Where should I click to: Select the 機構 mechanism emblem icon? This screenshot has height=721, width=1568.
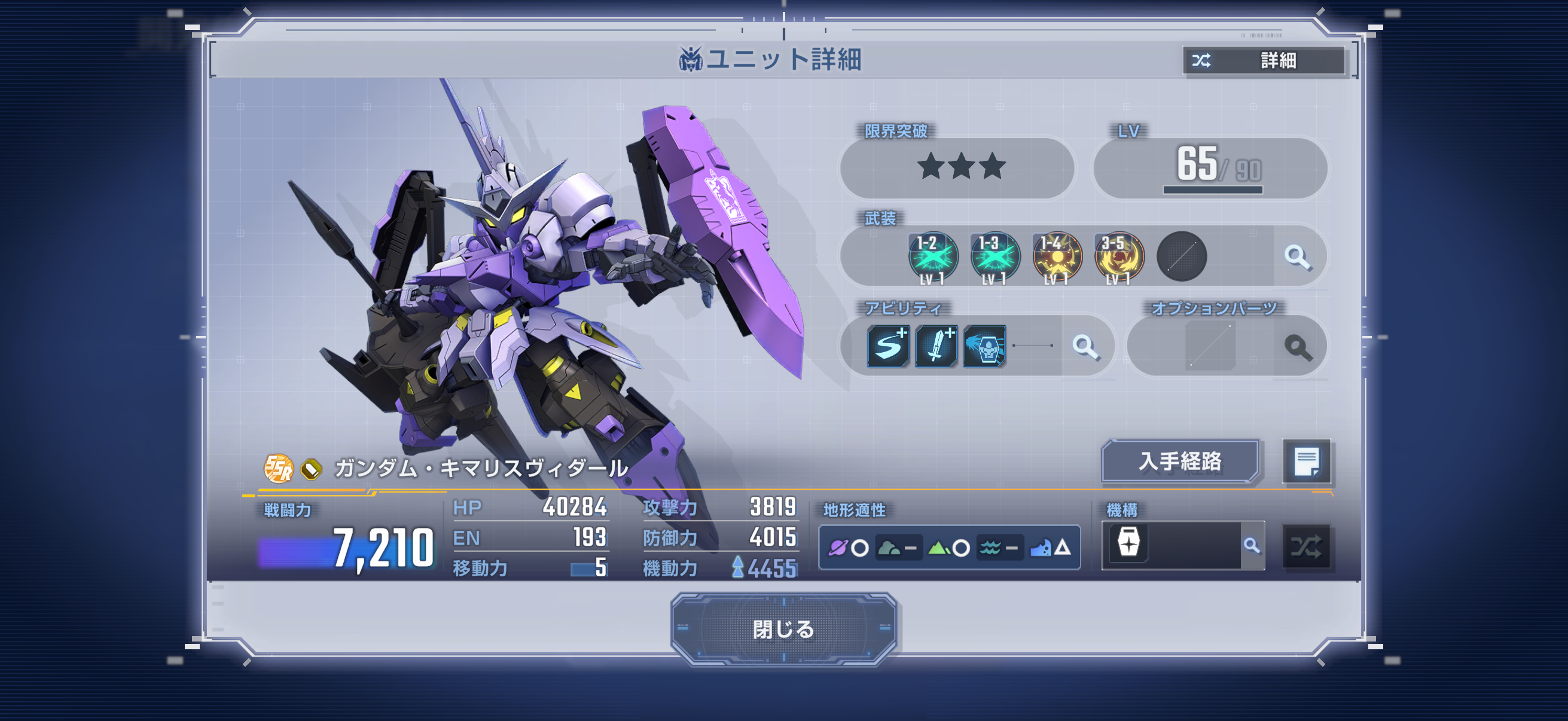tap(1128, 543)
